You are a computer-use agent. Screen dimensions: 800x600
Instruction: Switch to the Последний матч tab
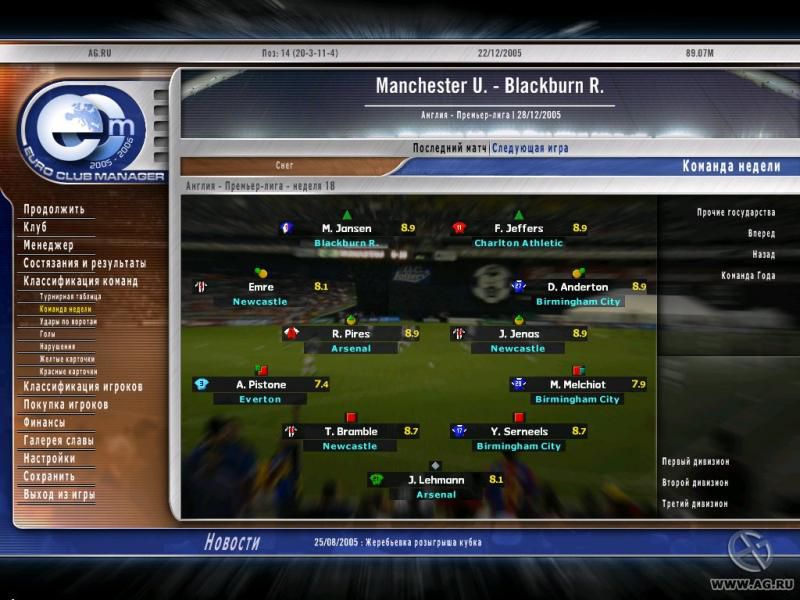[450, 148]
